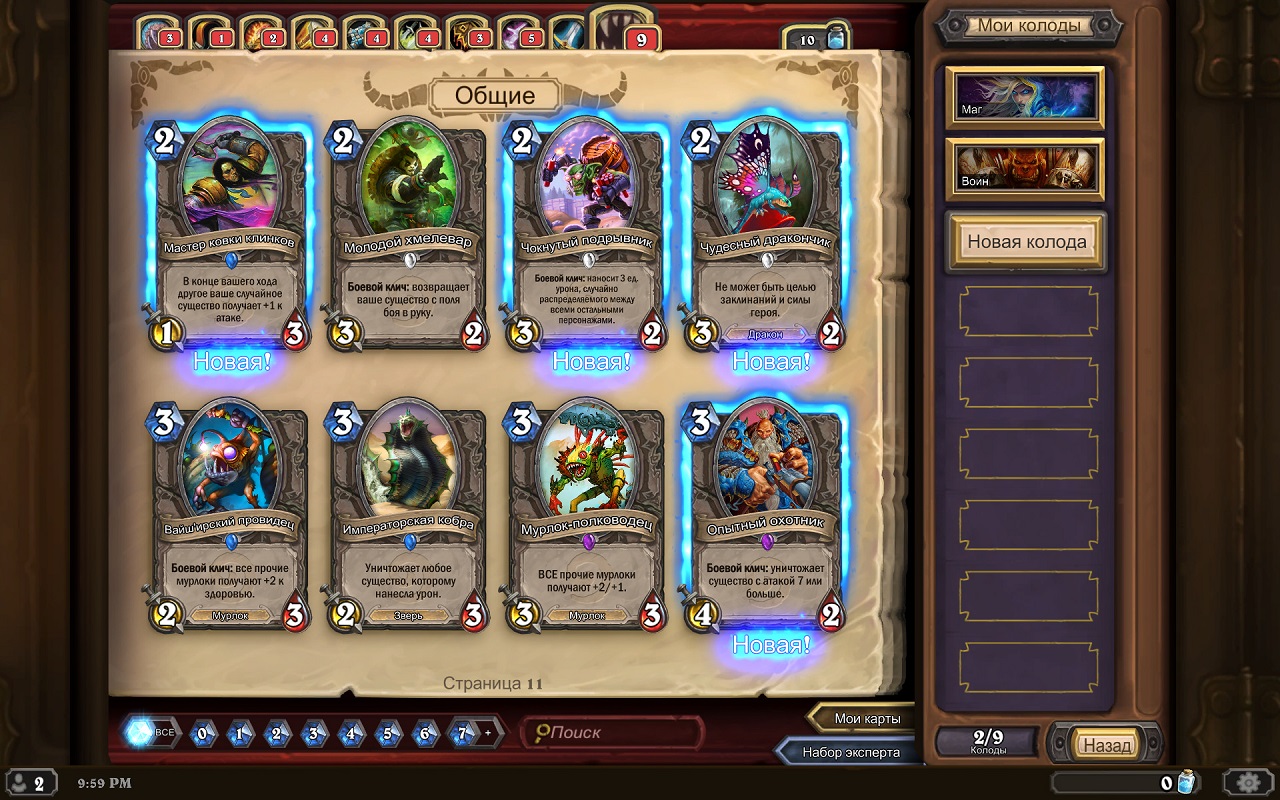Click the Поиск search field
This screenshot has width=1280, height=800.
pyautogui.click(x=612, y=733)
